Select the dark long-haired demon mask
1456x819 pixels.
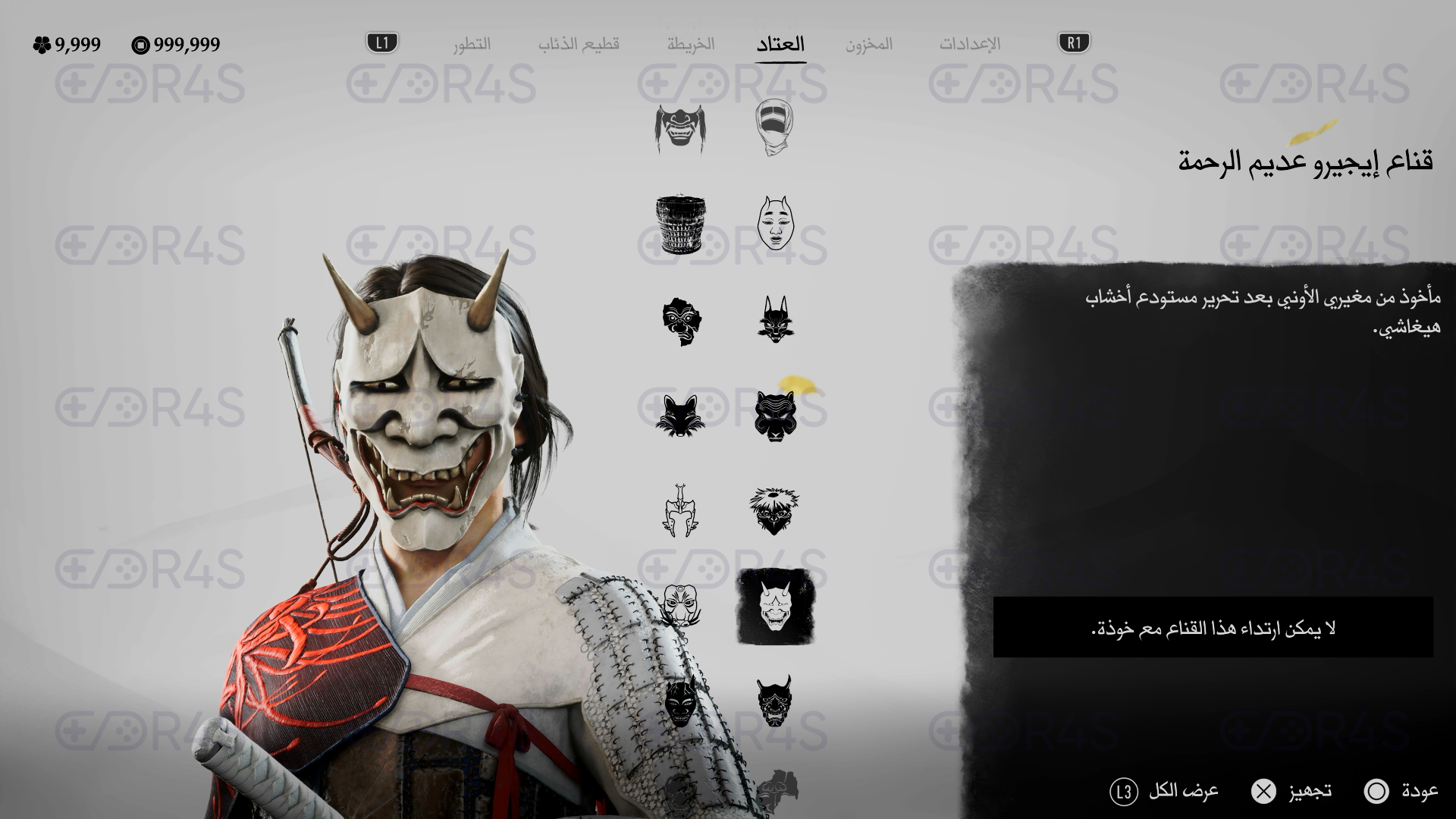click(680, 130)
